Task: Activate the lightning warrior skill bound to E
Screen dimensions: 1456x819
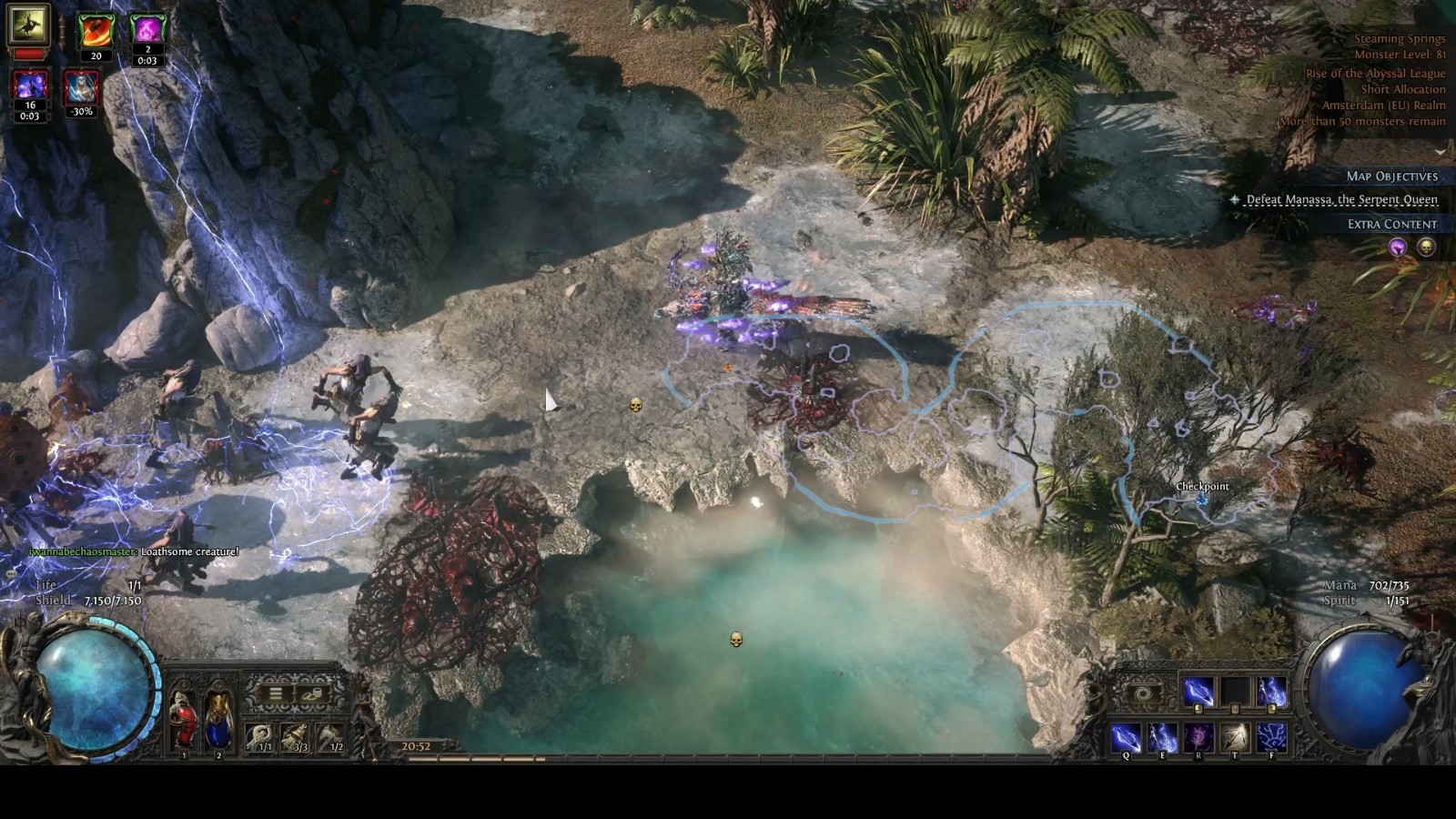Action: pos(1162,737)
